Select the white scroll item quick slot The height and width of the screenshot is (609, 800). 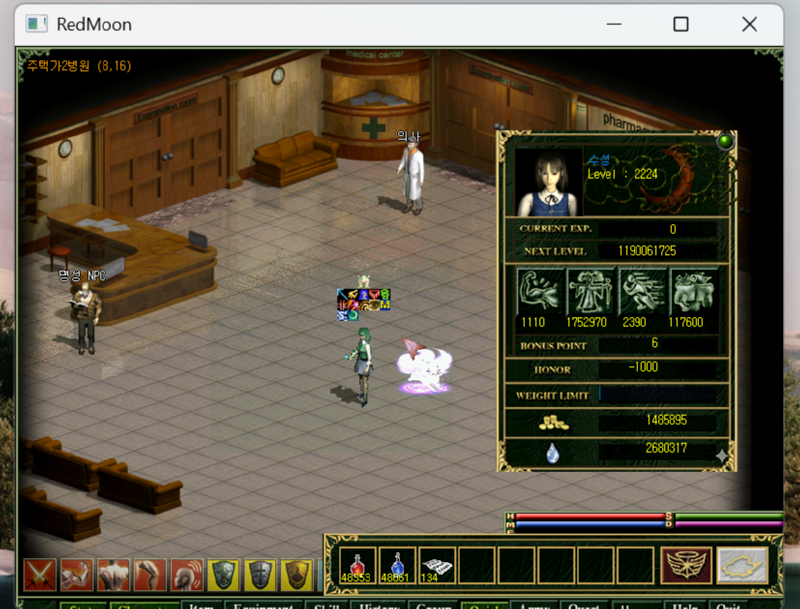[435, 565]
